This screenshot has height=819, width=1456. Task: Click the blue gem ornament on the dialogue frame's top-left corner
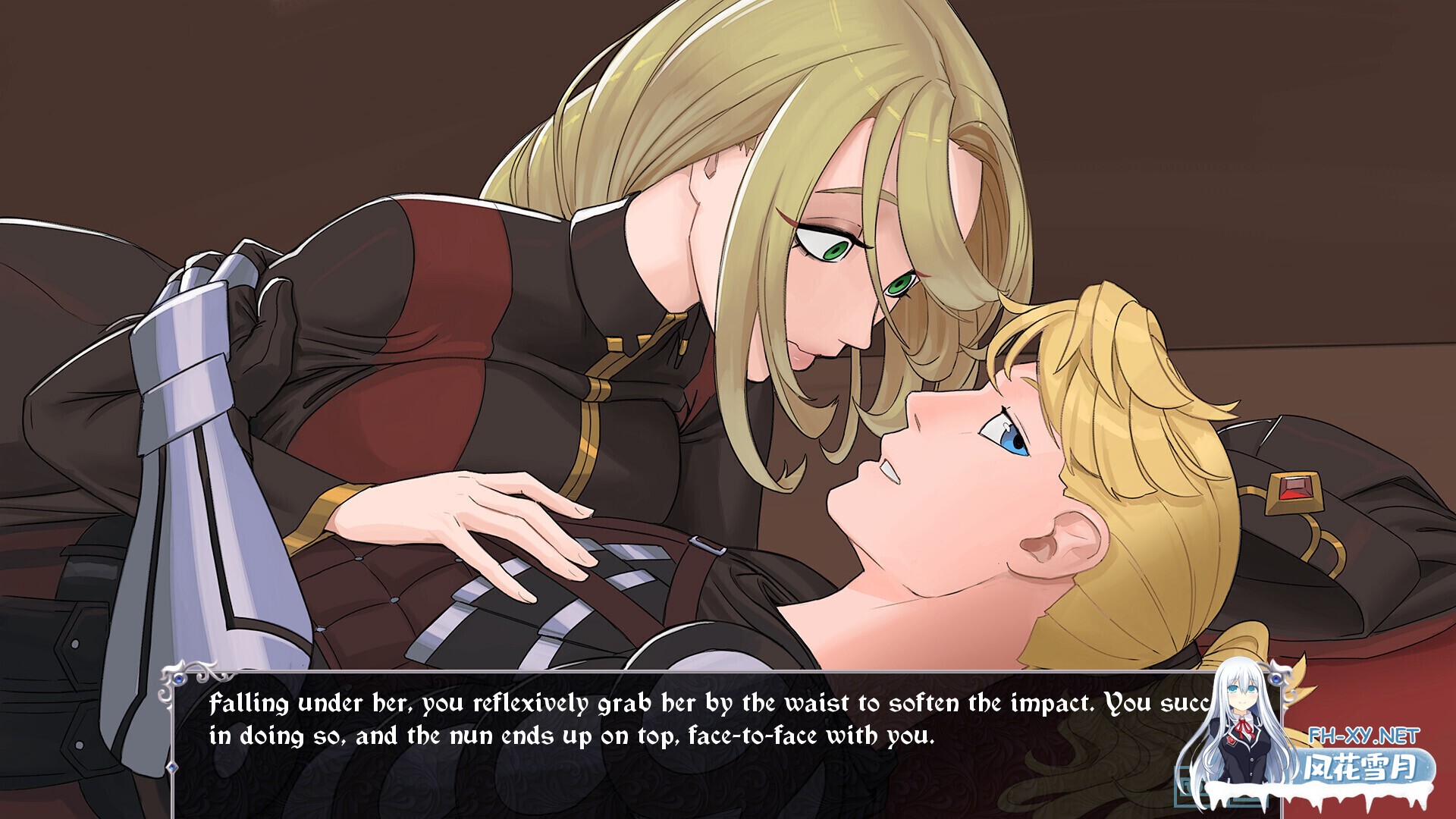179,680
